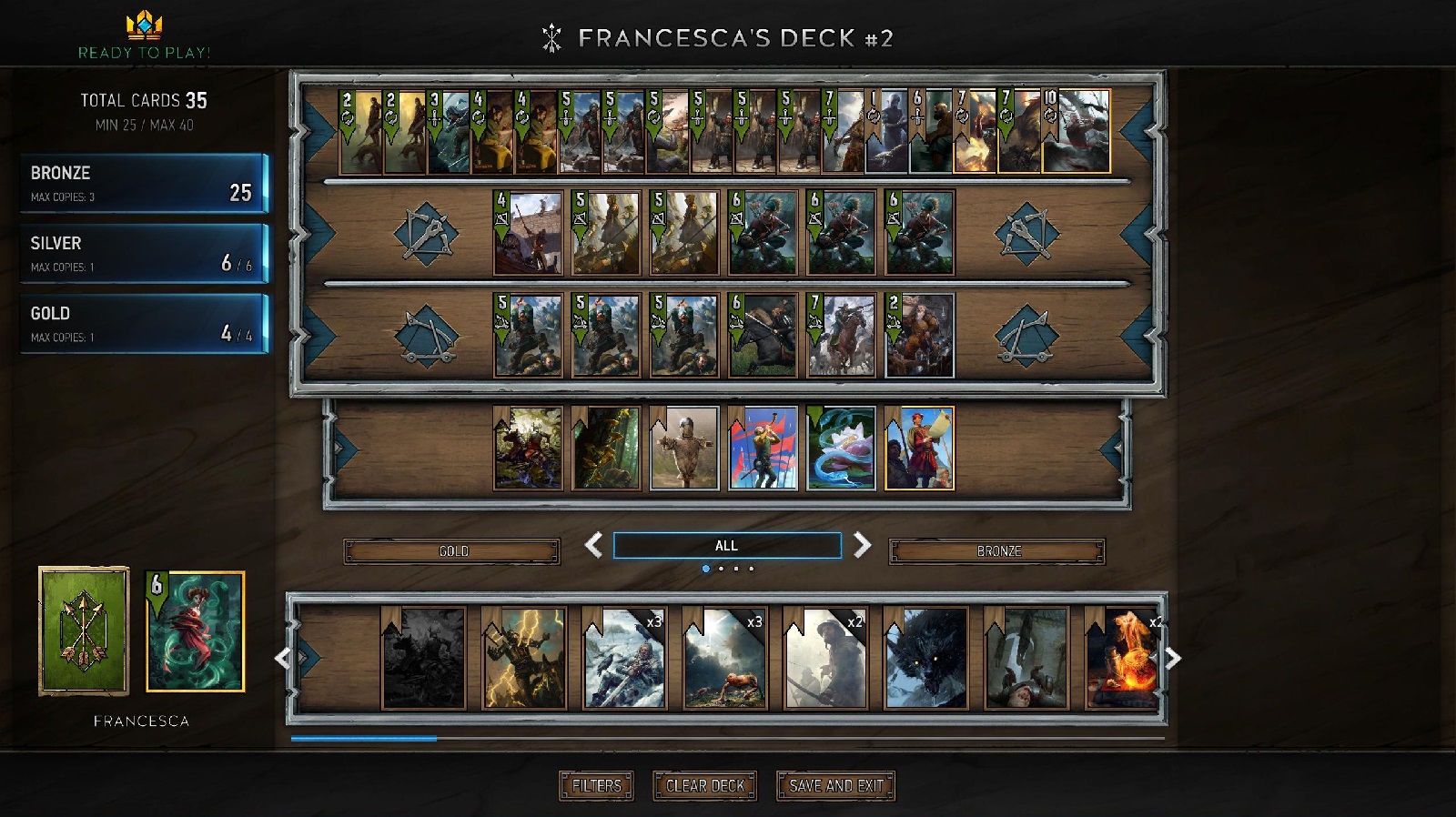Click the green Scoia'tael faction deck card

(x=84, y=630)
